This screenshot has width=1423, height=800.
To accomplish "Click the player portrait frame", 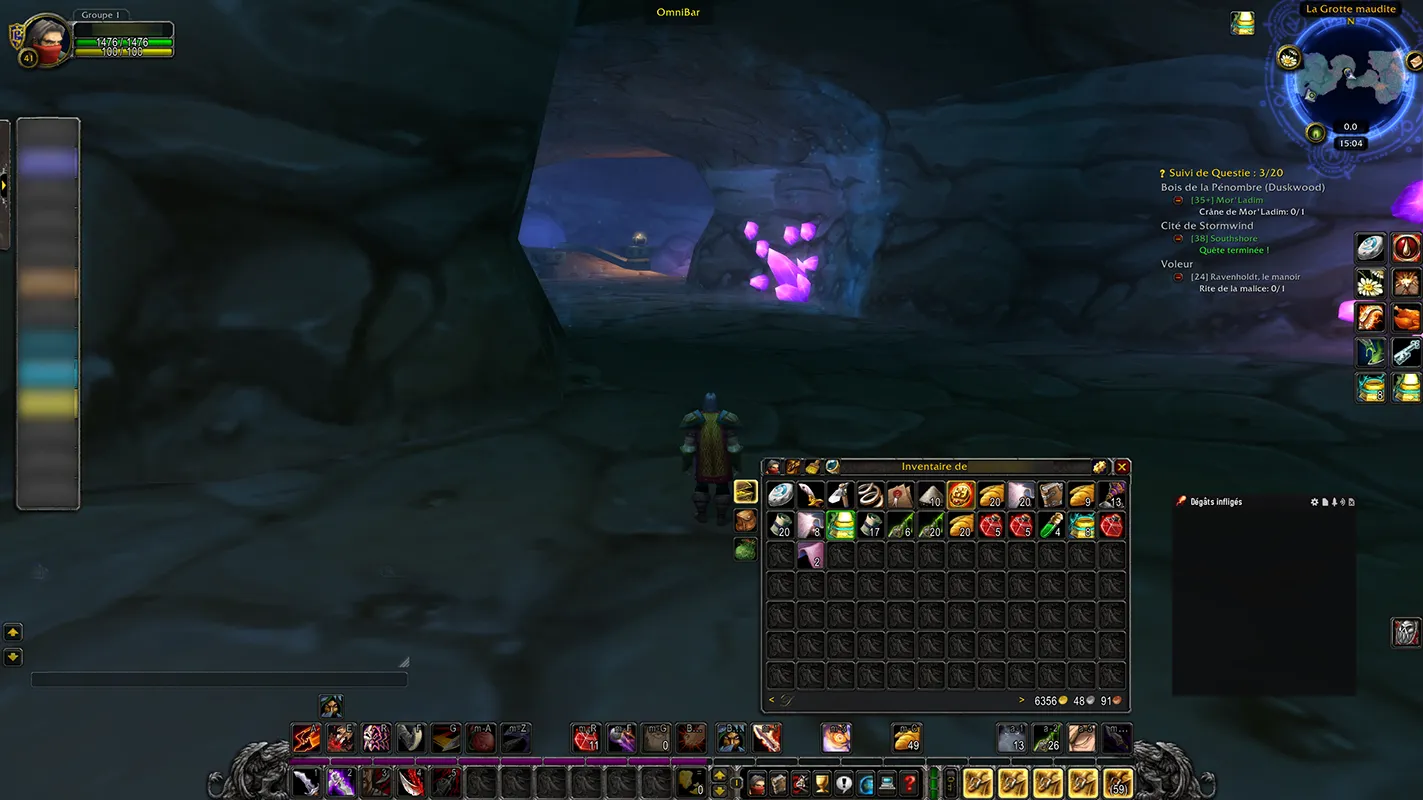I will 46,40.
